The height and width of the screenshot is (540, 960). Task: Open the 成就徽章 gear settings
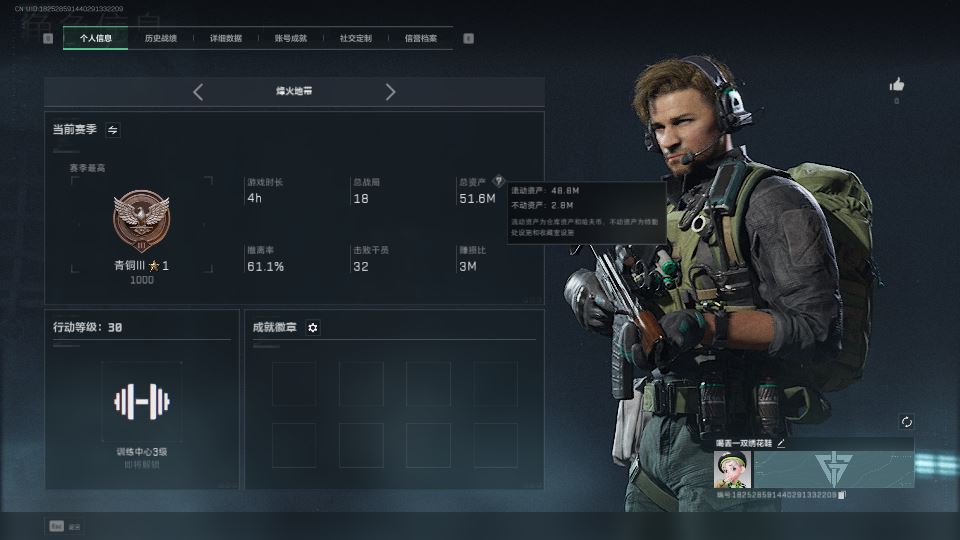tap(313, 328)
